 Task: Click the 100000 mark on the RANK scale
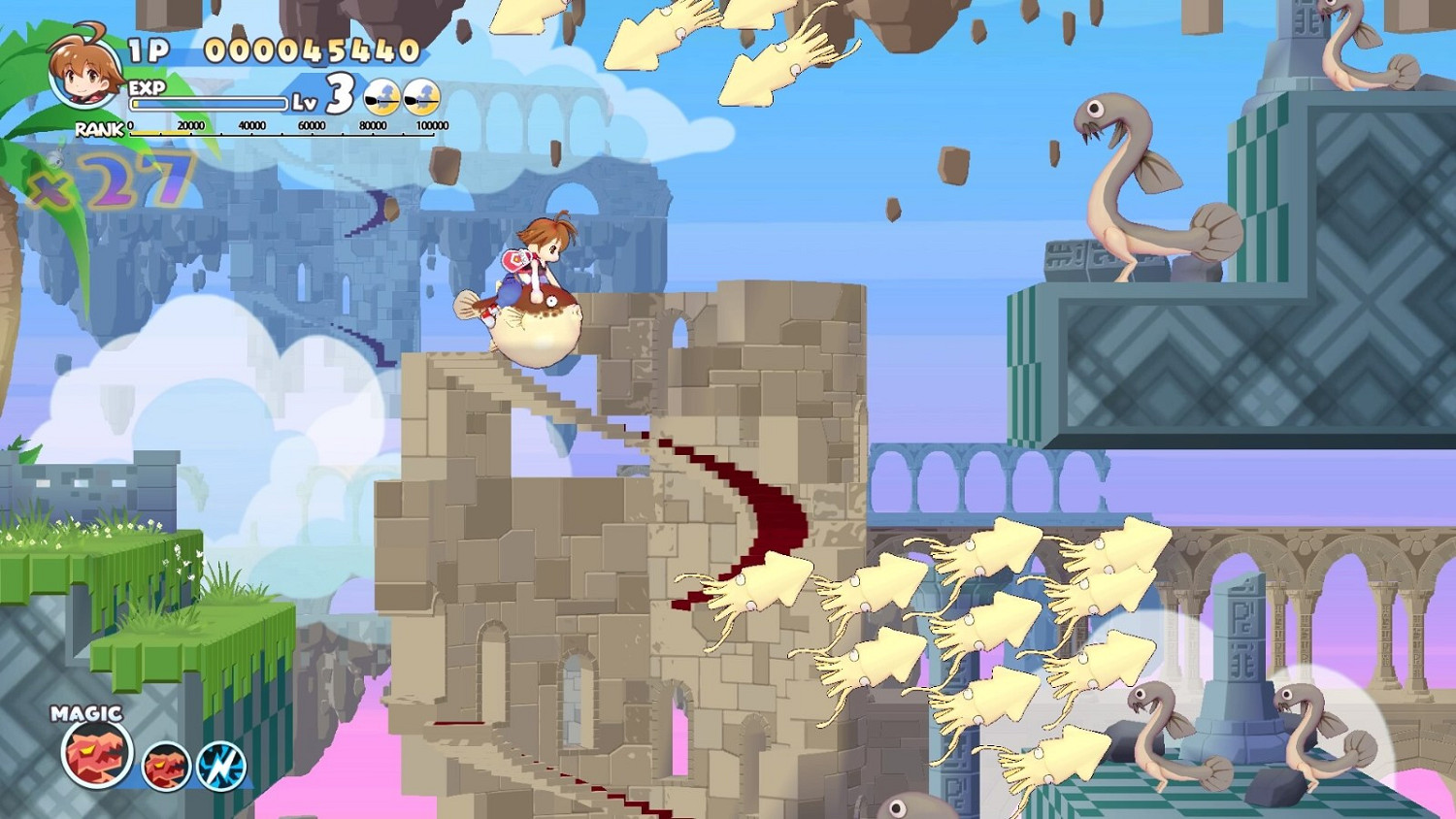(431, 124)
